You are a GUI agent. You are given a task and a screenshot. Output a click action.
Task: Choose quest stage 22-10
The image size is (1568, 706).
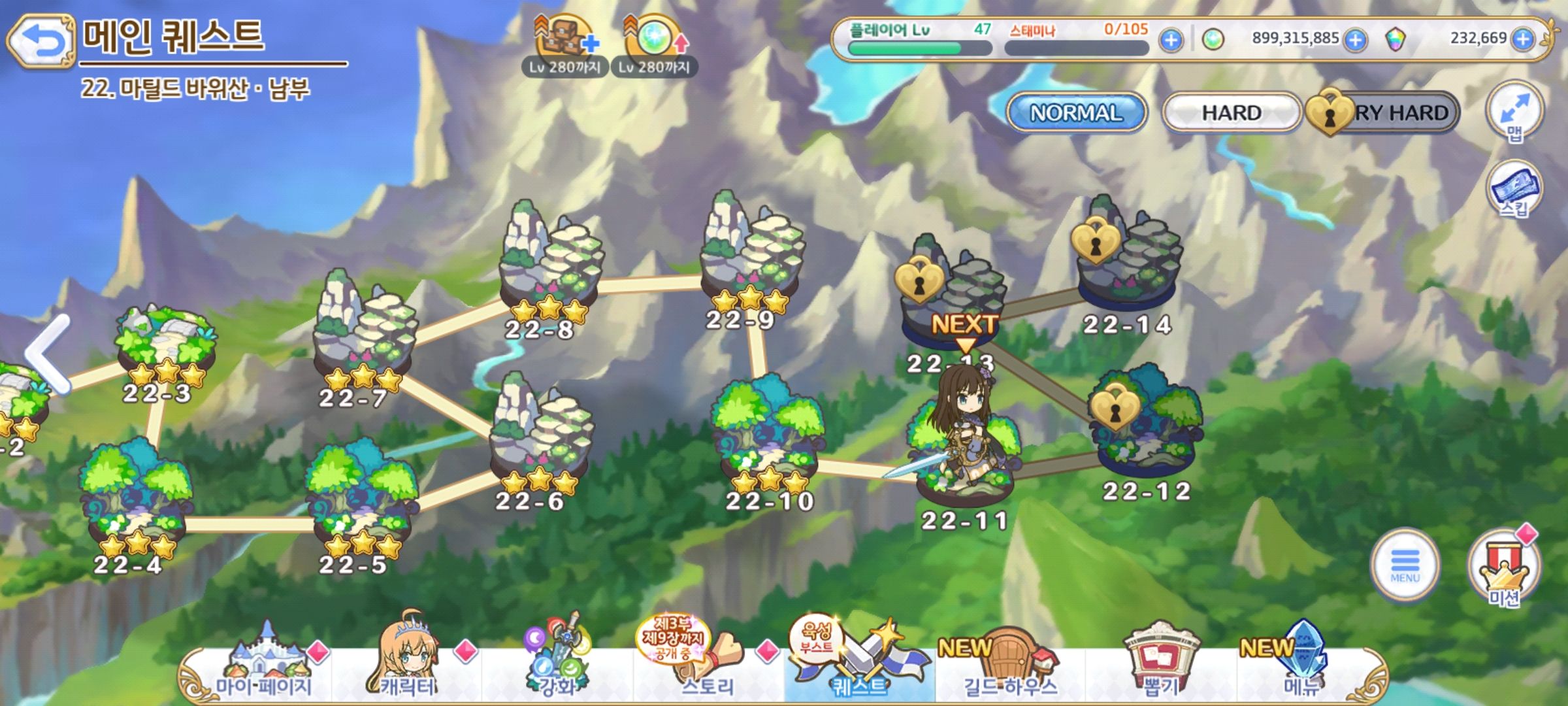click(x=768, y=445)
